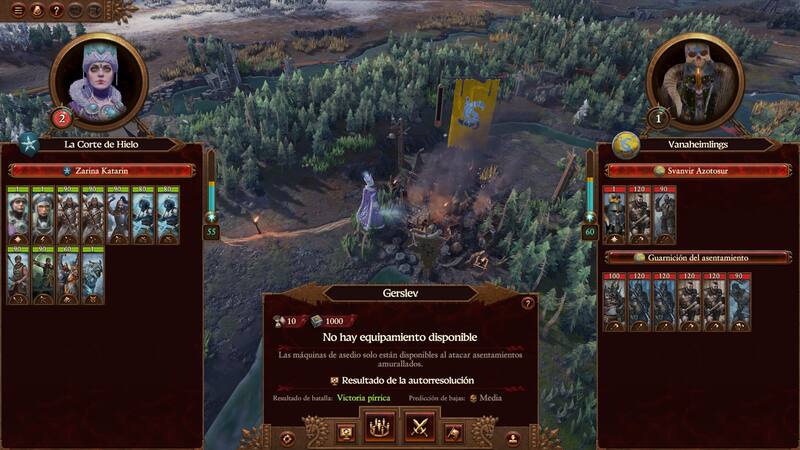This screenshot has width=800, height=450.
Task: Start the battle with crossed swords button
Action: tap(420, 429)
